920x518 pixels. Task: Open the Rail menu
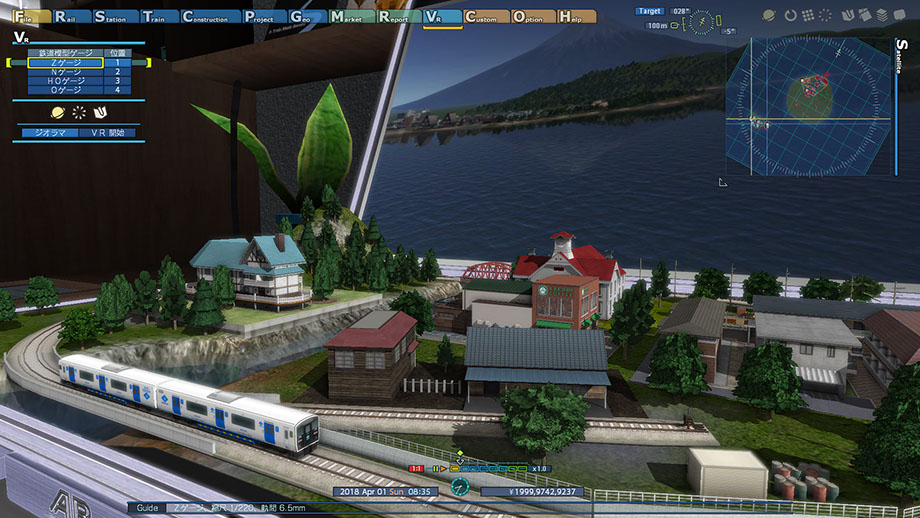70,17
